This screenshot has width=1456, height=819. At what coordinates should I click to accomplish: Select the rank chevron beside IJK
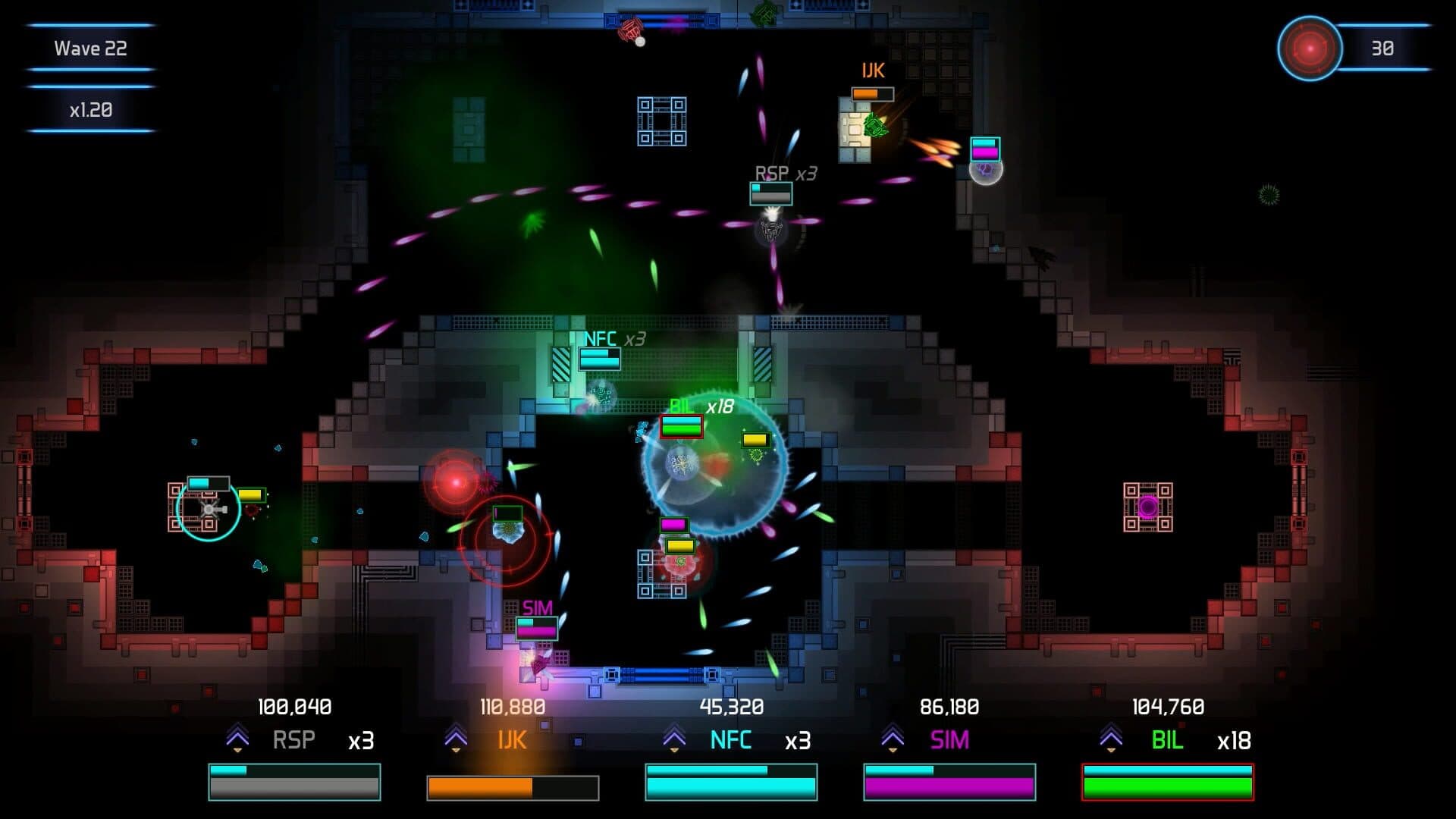point(456,738)
